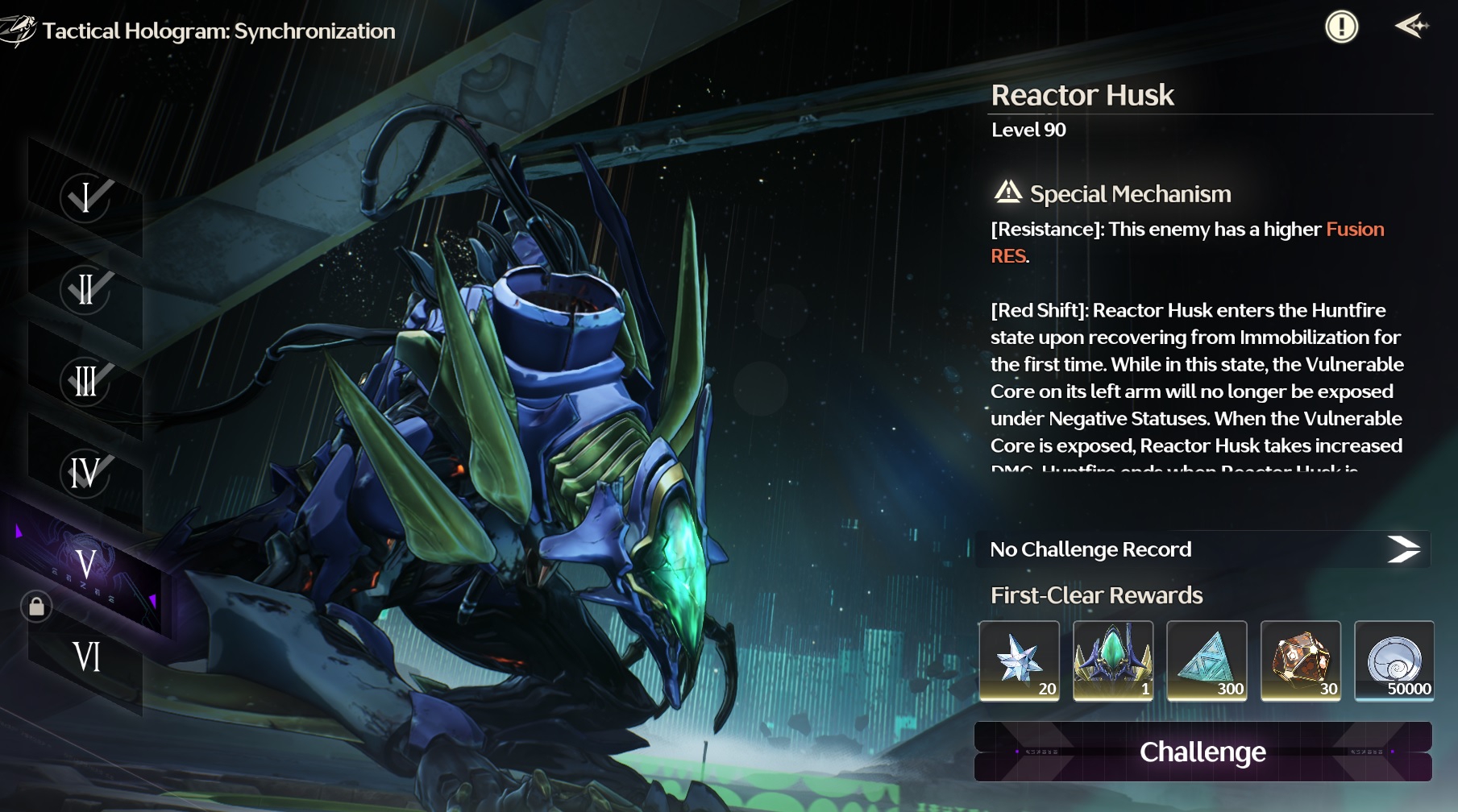Choose difficulty level IV
The image size is (1458, 812).
coord(85,472)
